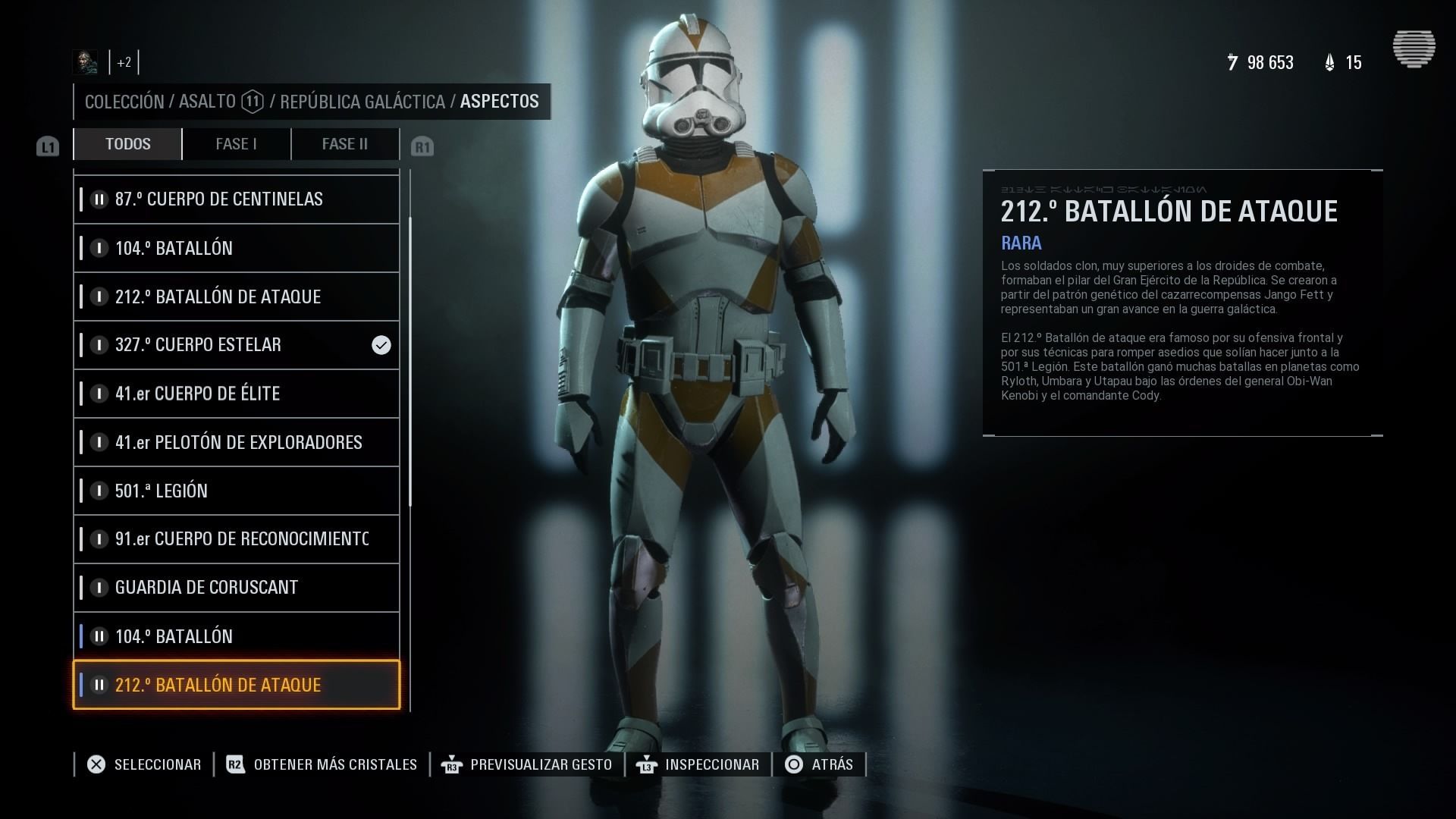This screenshot has width=1456, height=819.
Task: Open the FASE I tab
Action: (x=236, y=144)
